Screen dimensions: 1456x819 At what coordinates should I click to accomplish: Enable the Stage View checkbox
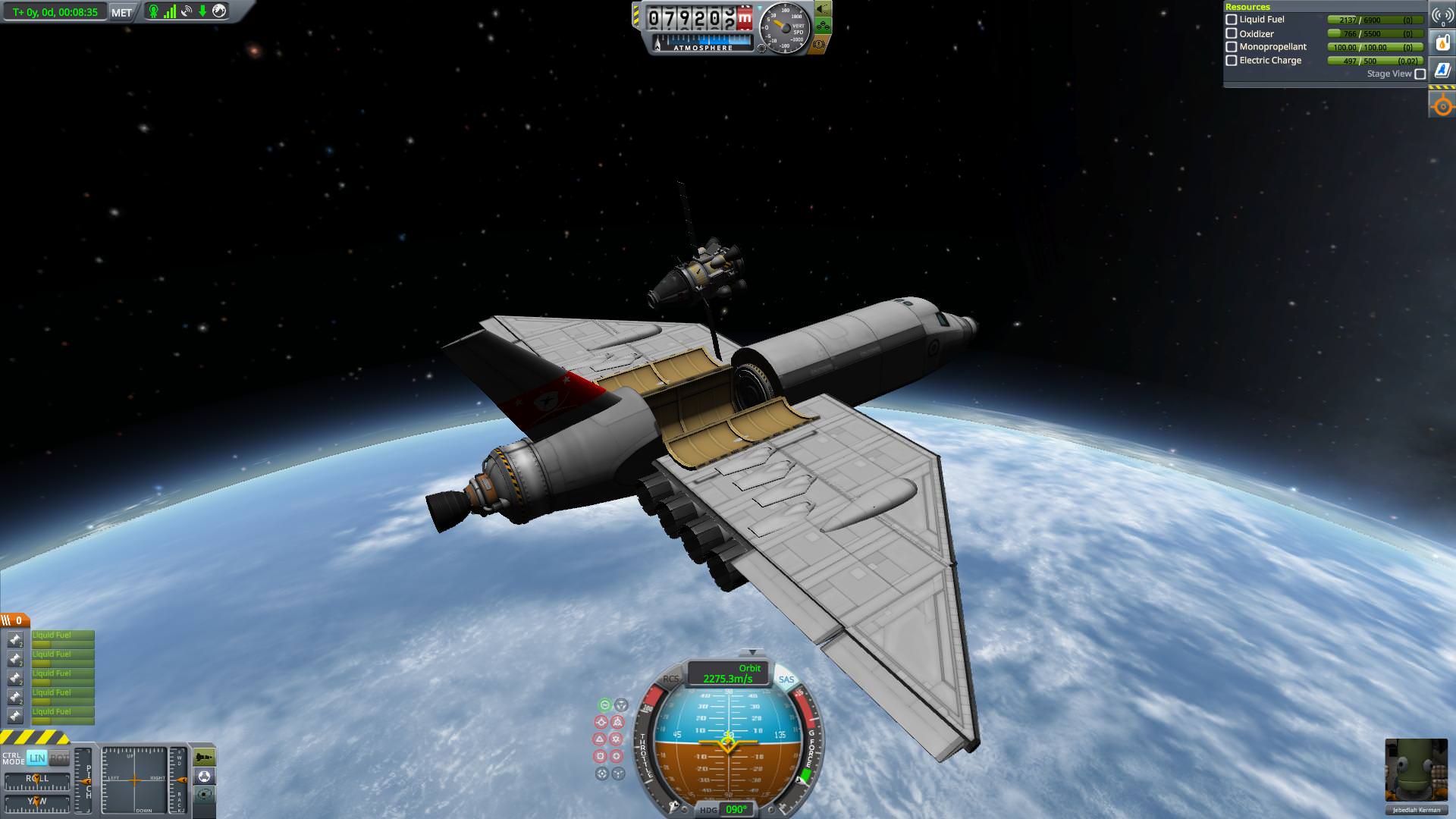pyautogui.click(x=1420, y=74)
